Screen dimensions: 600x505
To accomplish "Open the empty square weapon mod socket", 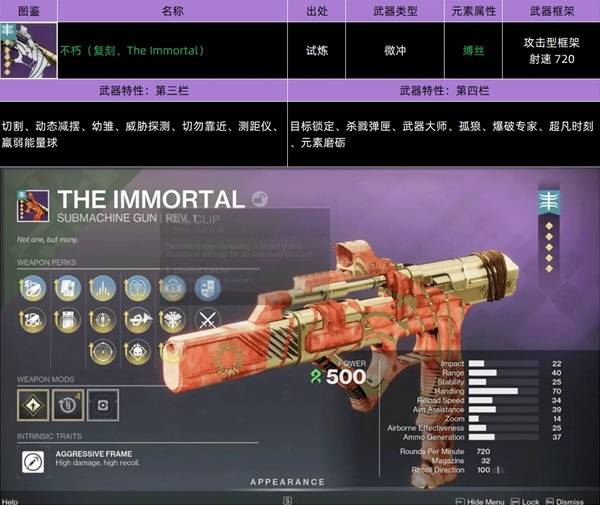I will pos(100,405).
